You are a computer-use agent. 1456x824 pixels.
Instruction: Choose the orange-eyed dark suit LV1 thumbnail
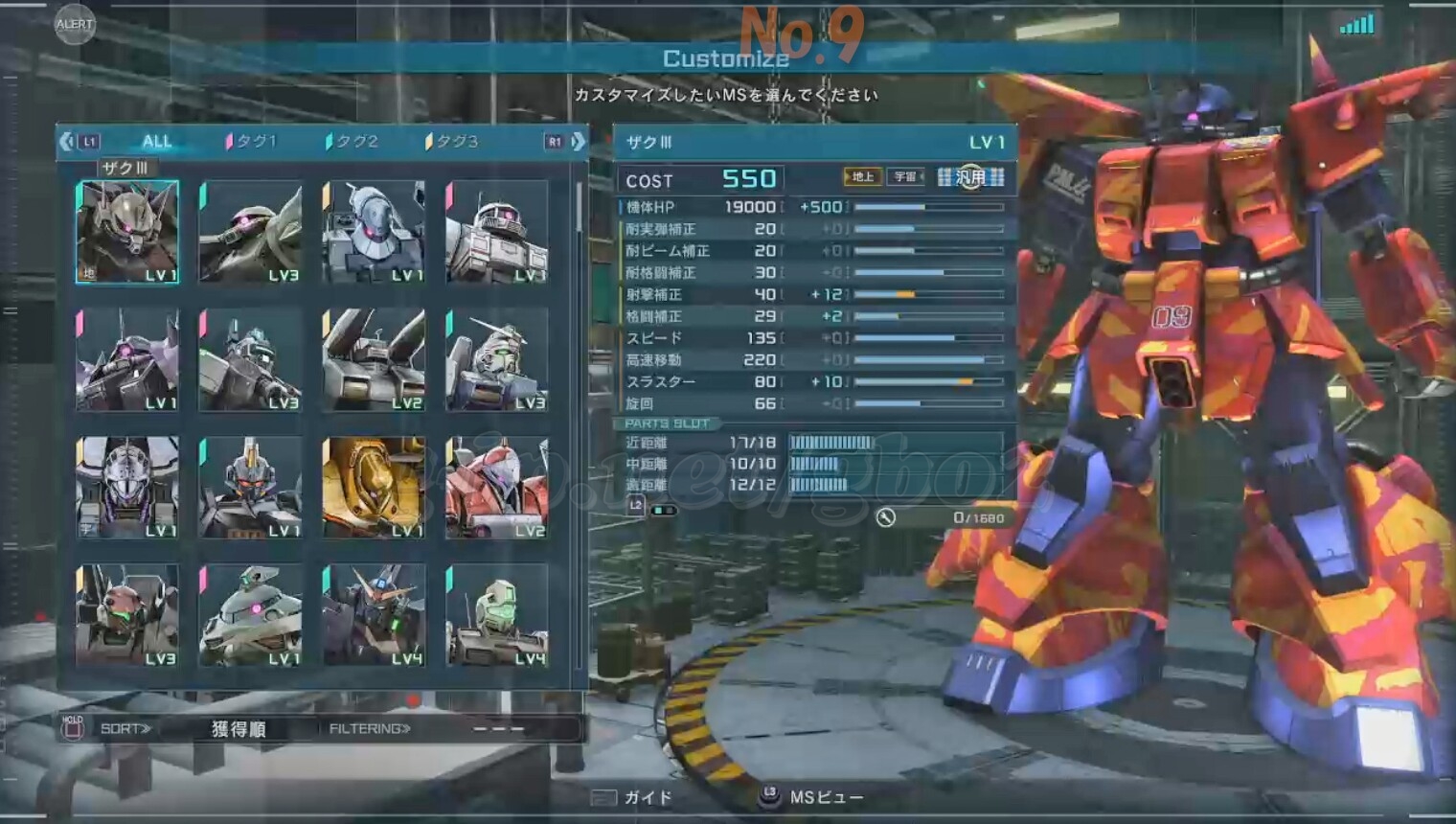point(250,487)
